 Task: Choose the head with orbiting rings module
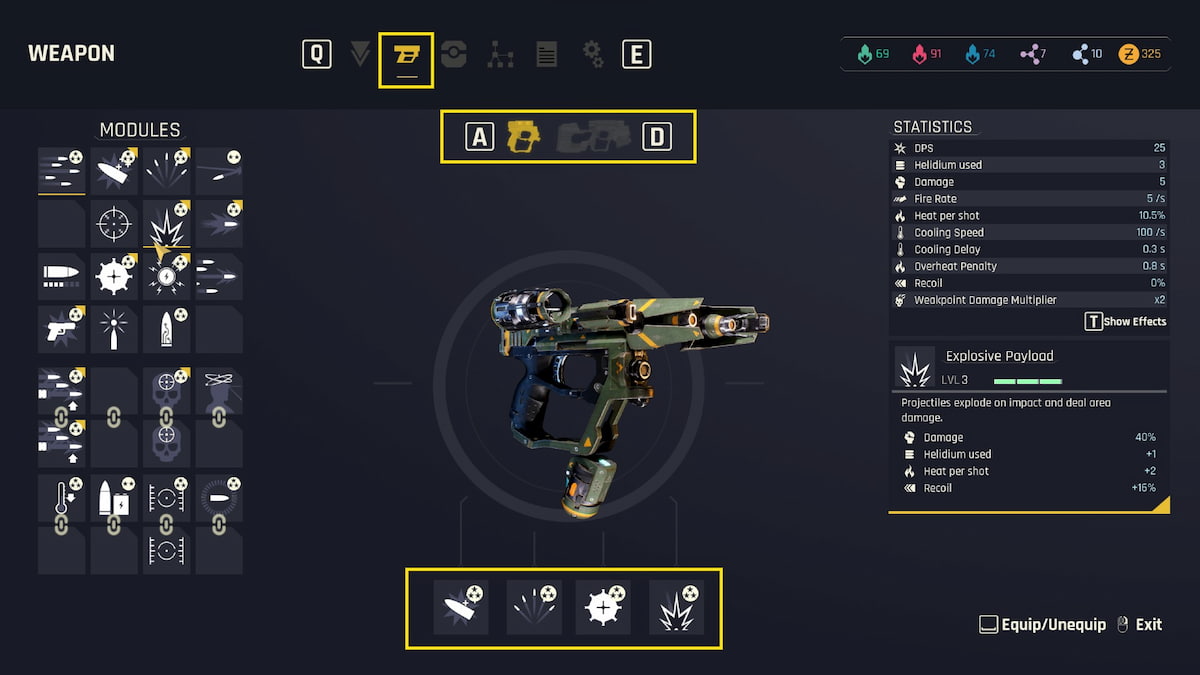[218, 392]
